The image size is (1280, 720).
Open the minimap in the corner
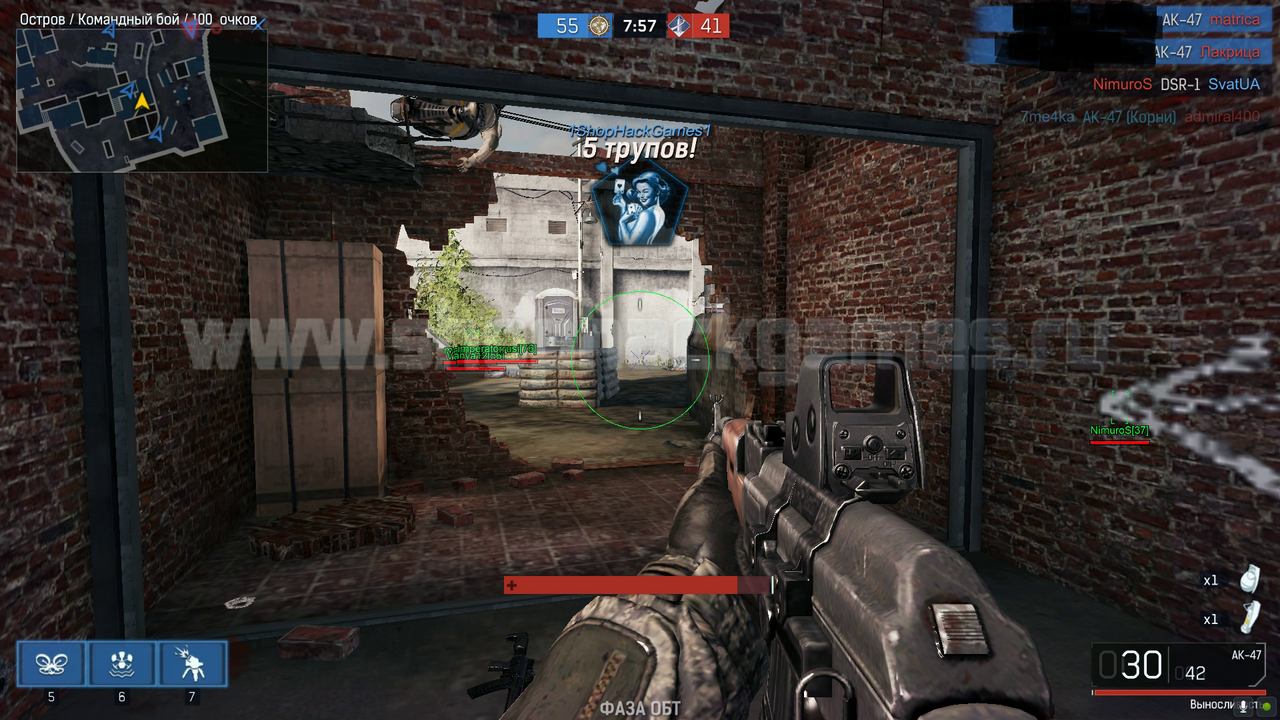[141, 100]
